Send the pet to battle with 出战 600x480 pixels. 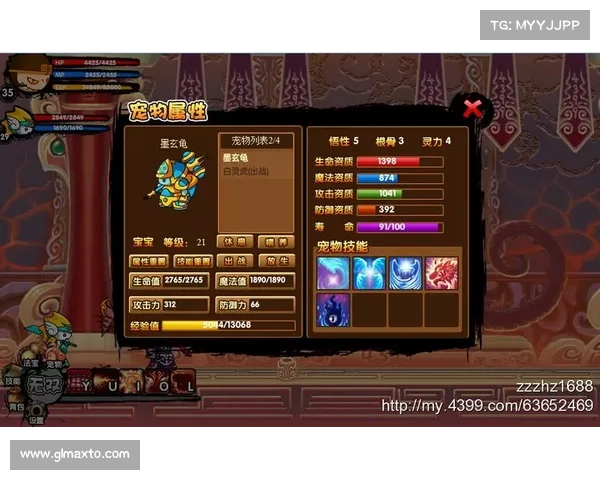pos(235,261)
